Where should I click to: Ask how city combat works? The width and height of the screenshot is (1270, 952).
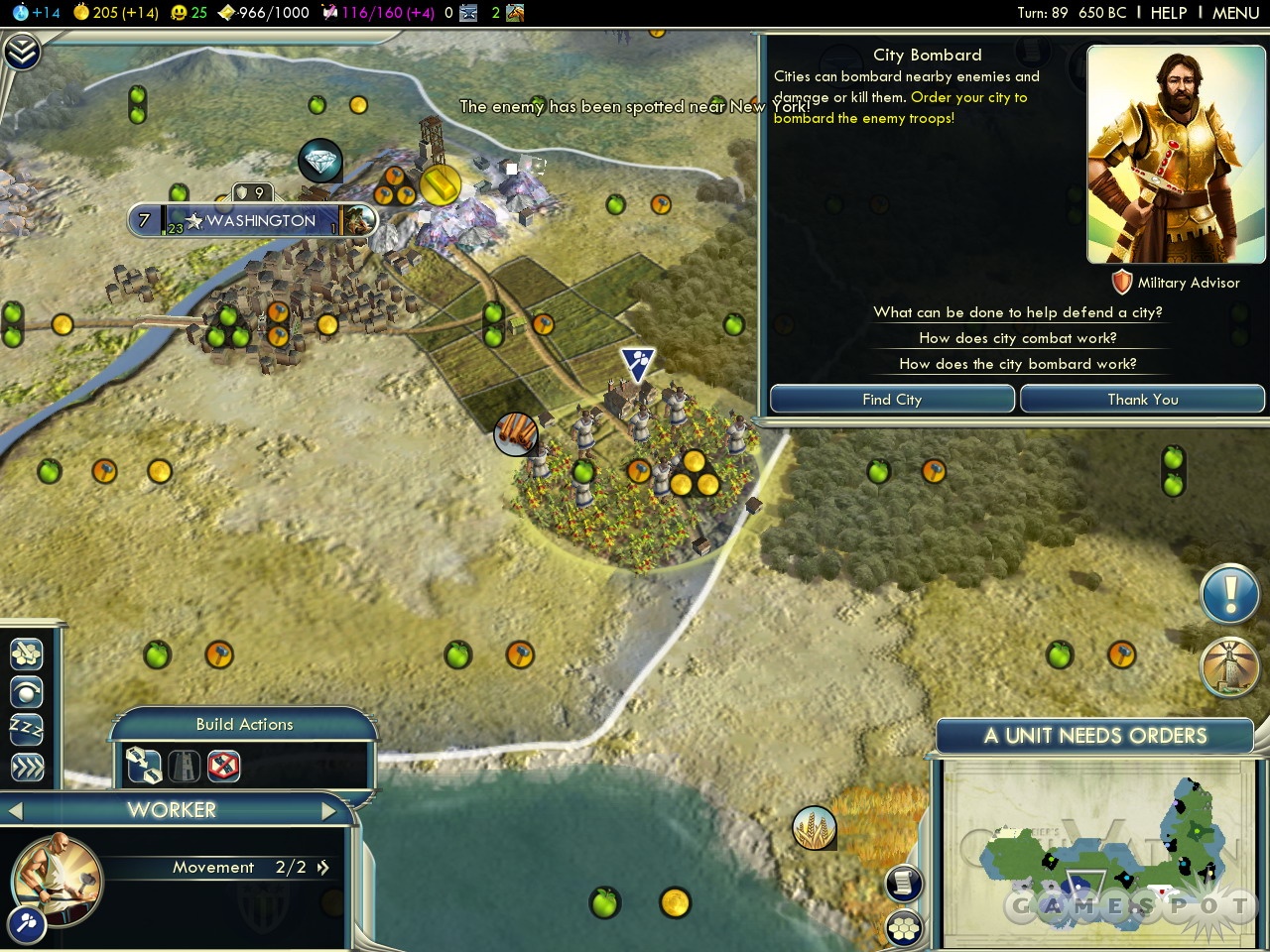click(1017, 338)
